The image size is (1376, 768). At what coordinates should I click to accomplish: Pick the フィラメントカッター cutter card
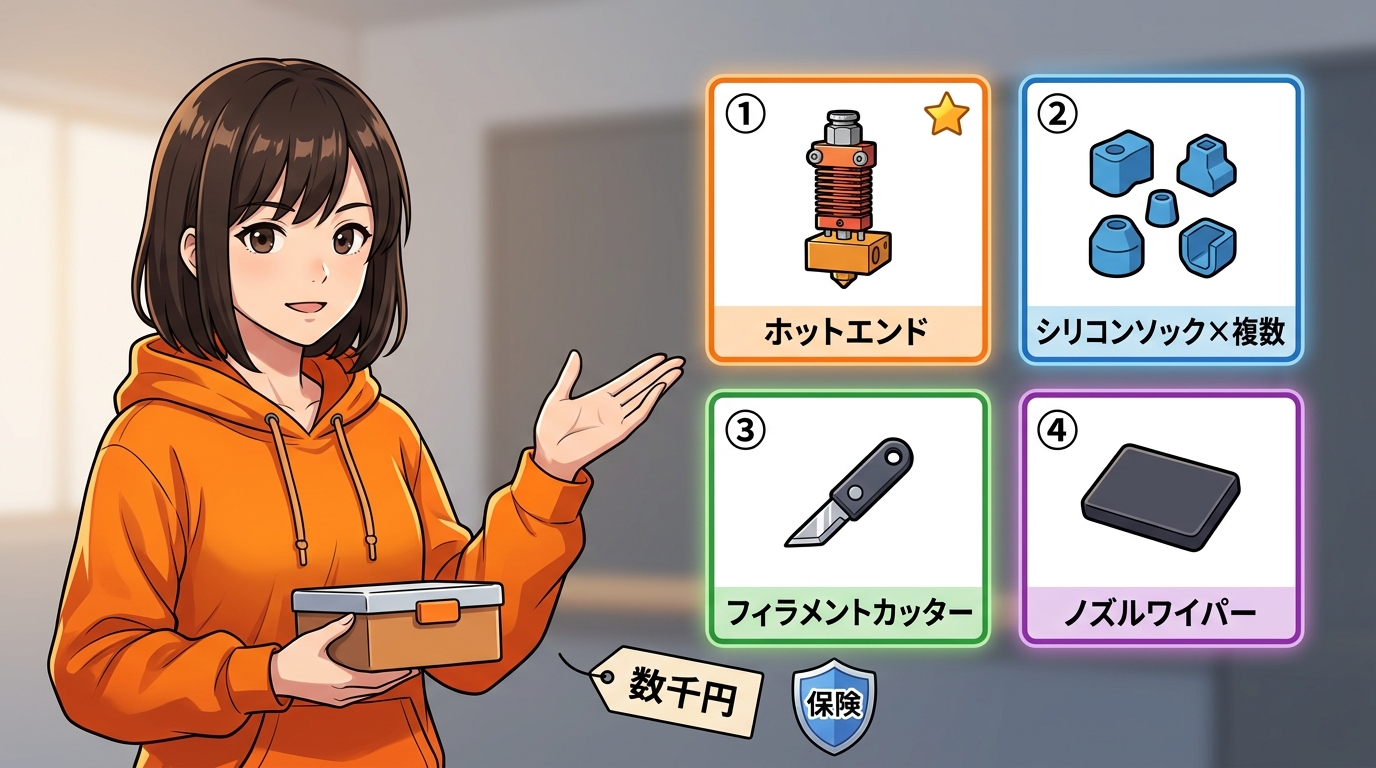(847, 518)
